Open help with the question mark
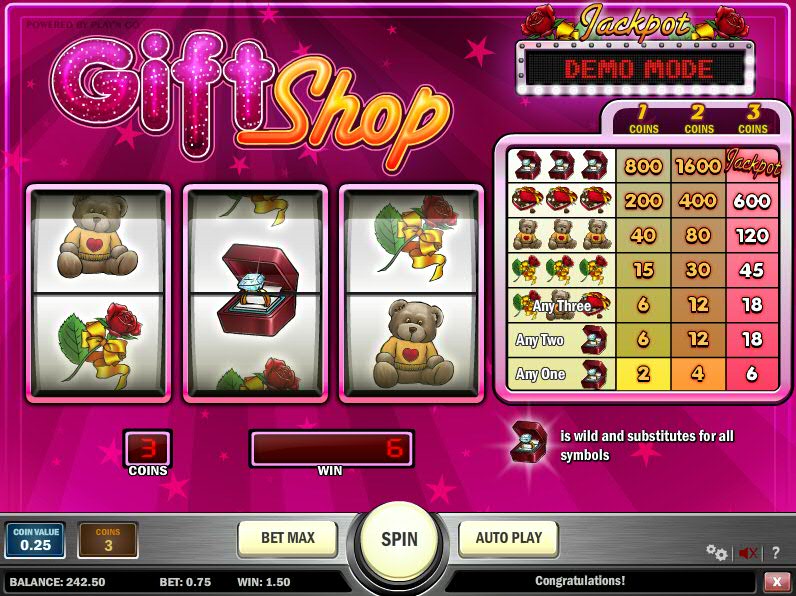Image resolution: width=796 pixels, height=596 pixels. tap(776, 552)
